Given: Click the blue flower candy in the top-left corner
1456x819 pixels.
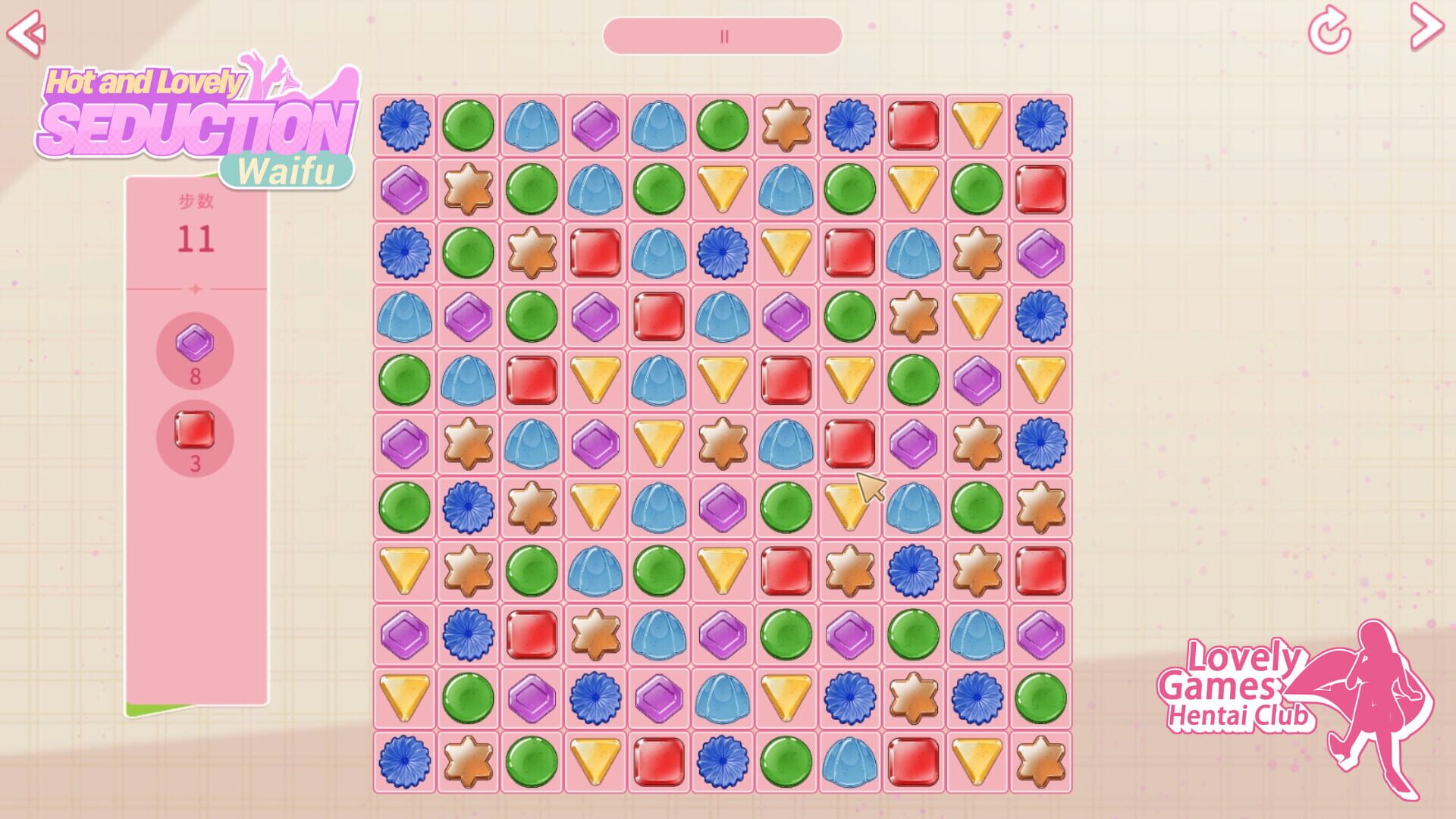Looking at the screenshot, I should [404, 127].
